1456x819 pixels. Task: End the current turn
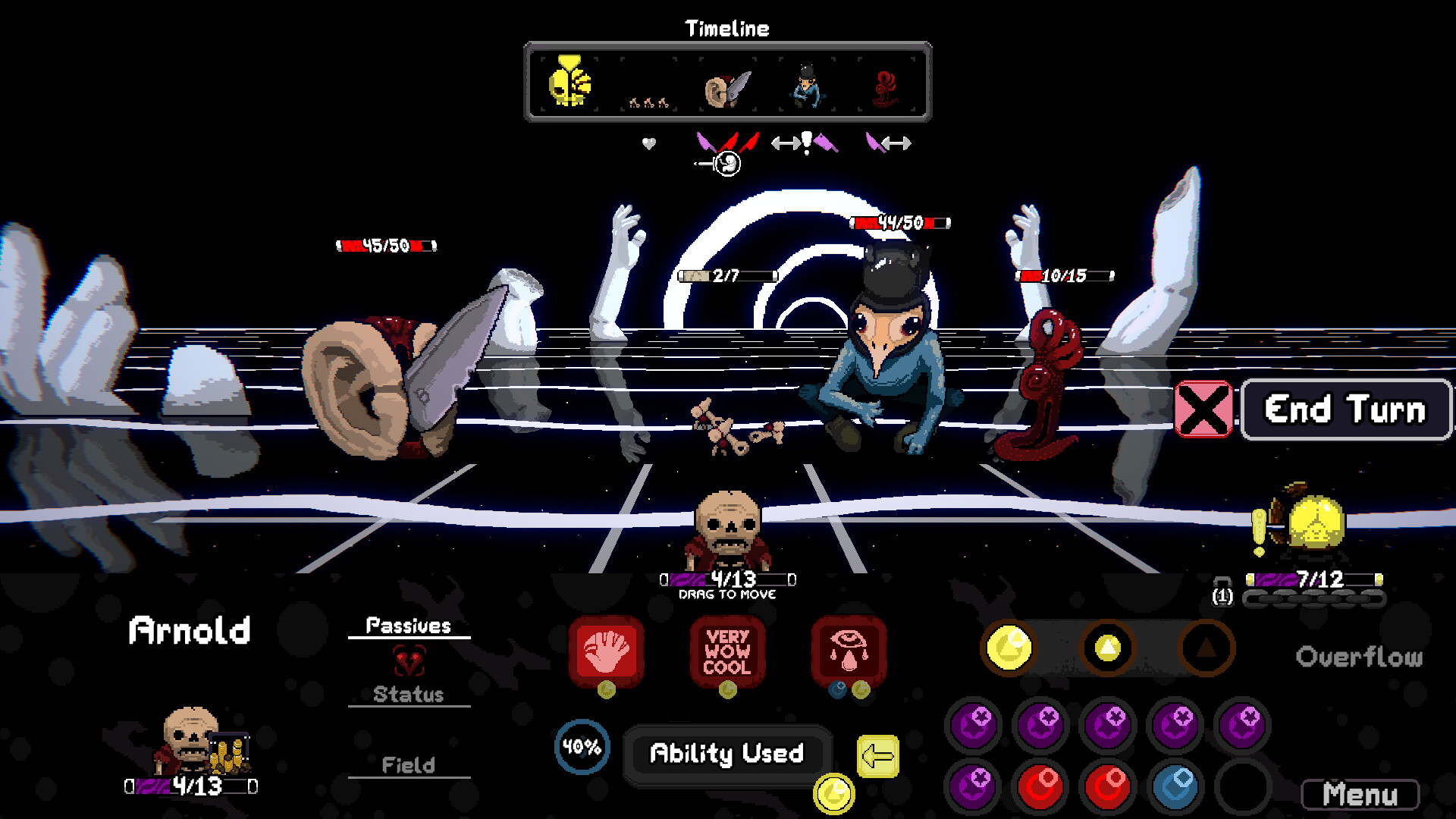tap(1345, 409)
